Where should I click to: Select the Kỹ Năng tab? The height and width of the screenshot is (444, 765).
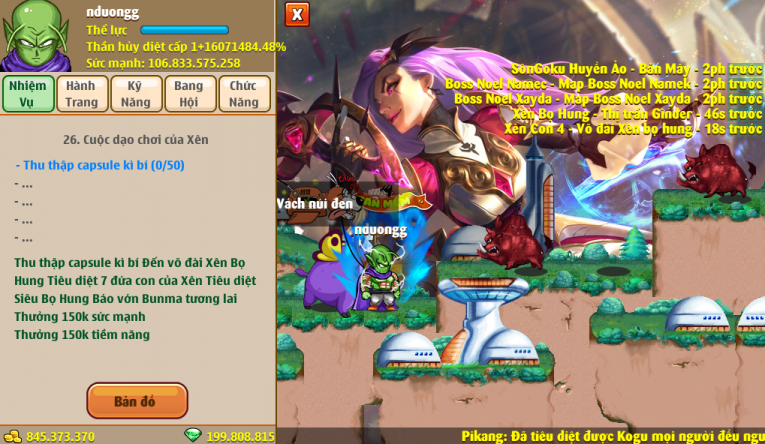(136, 94)
